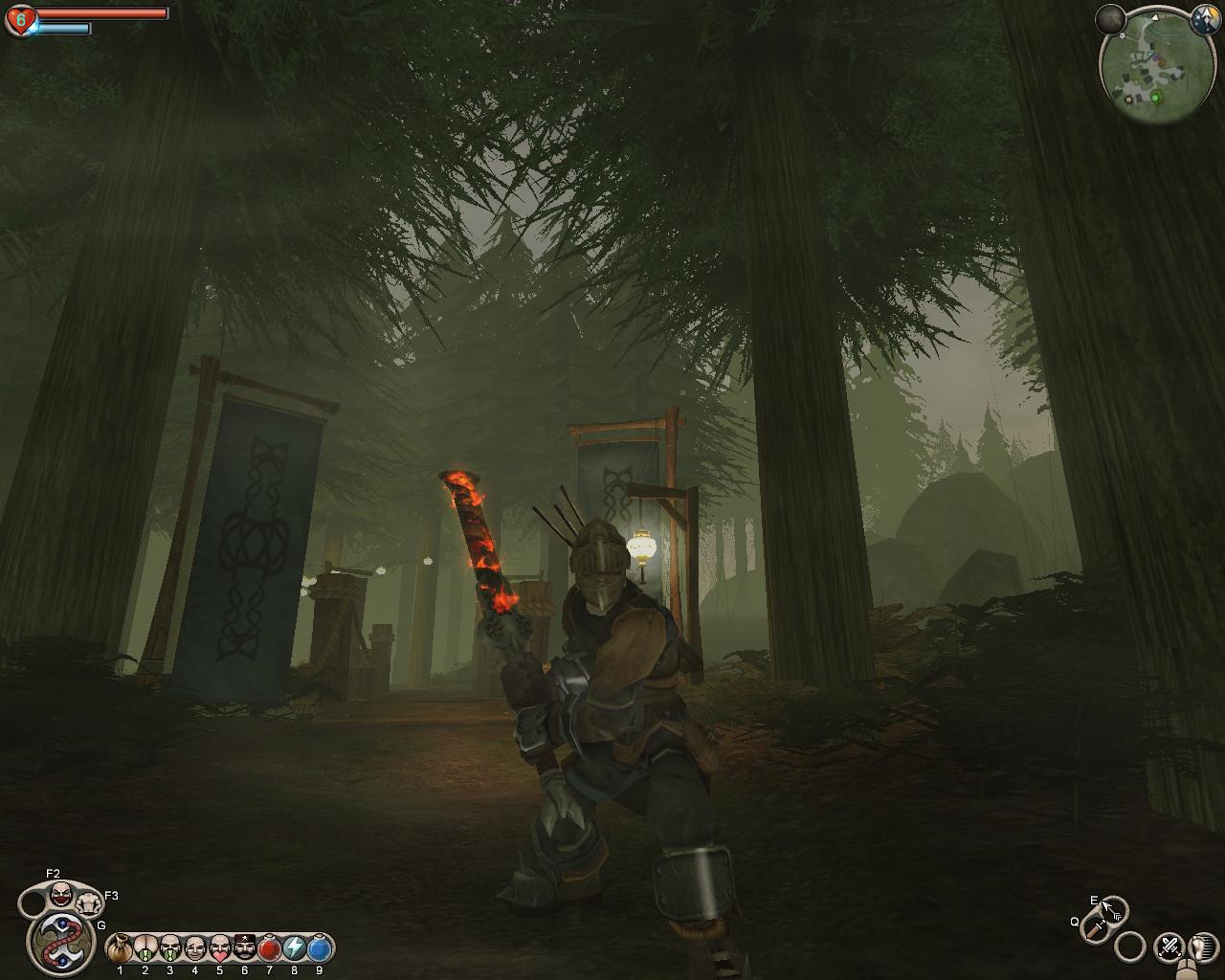Drink the red health potion
This screenshot has width=1225, height=980.
coord(269,948)
